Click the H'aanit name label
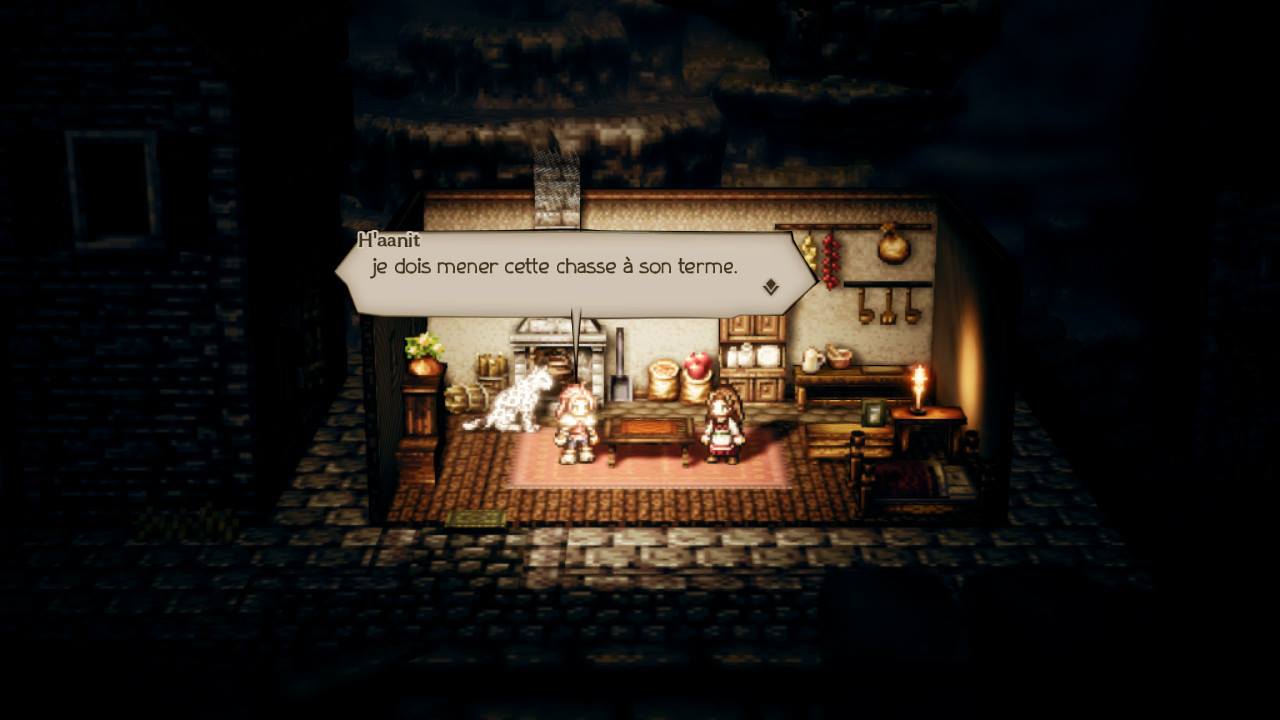 coord(388,240)
